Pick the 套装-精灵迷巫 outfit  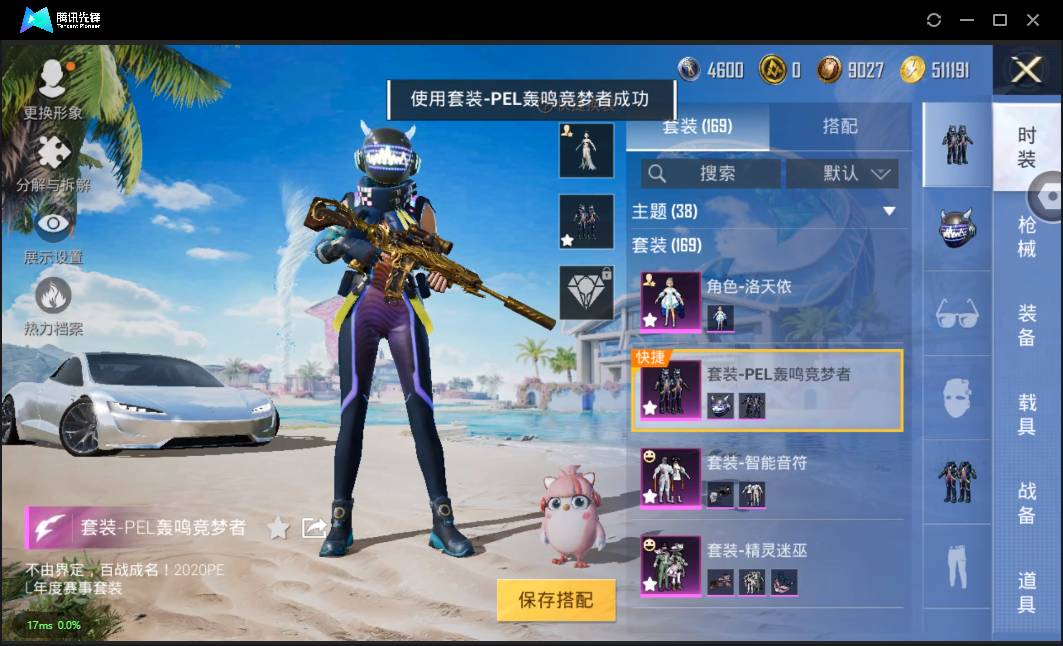770,565
